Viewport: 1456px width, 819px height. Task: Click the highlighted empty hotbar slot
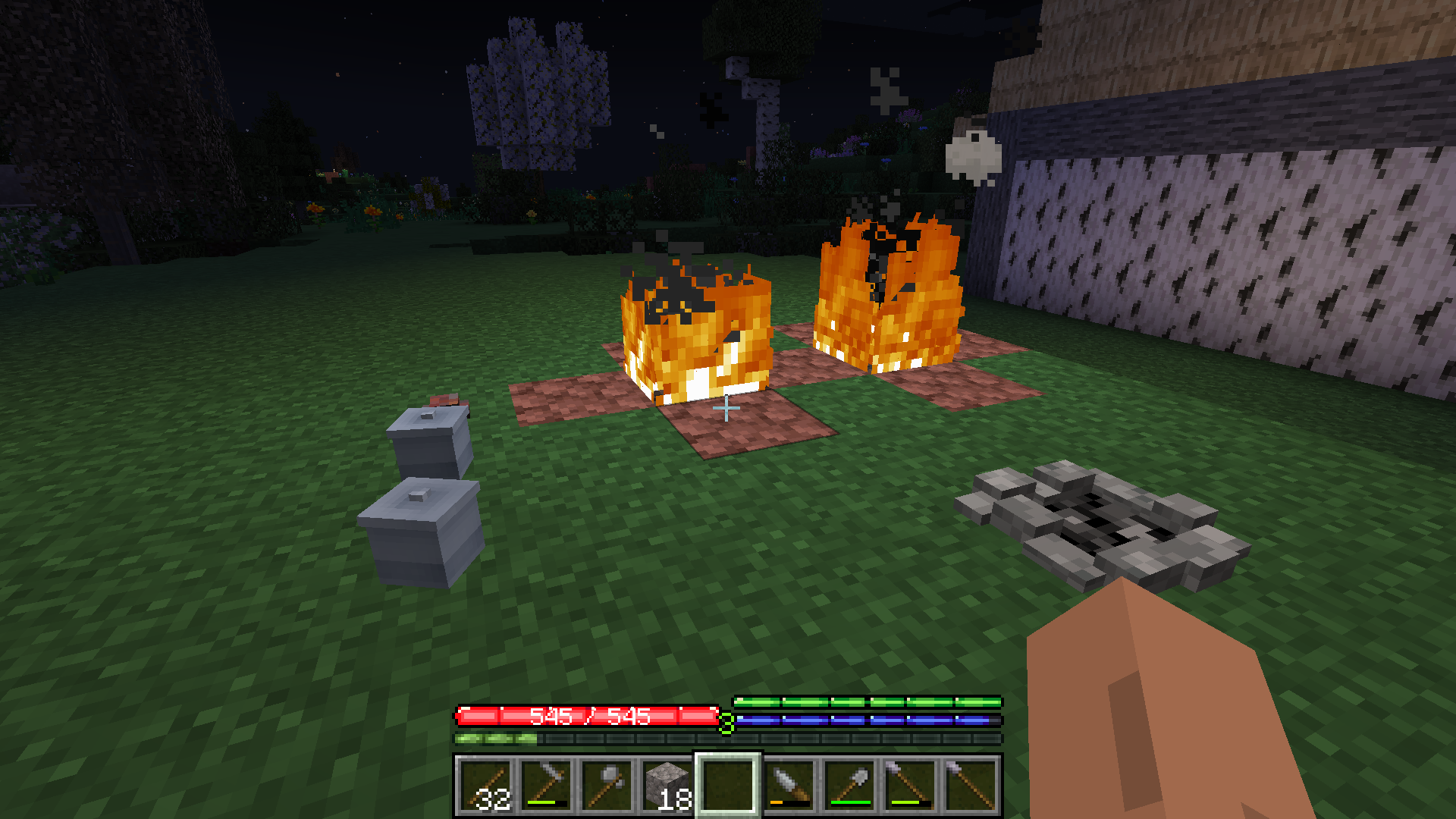tap(728, 784)
